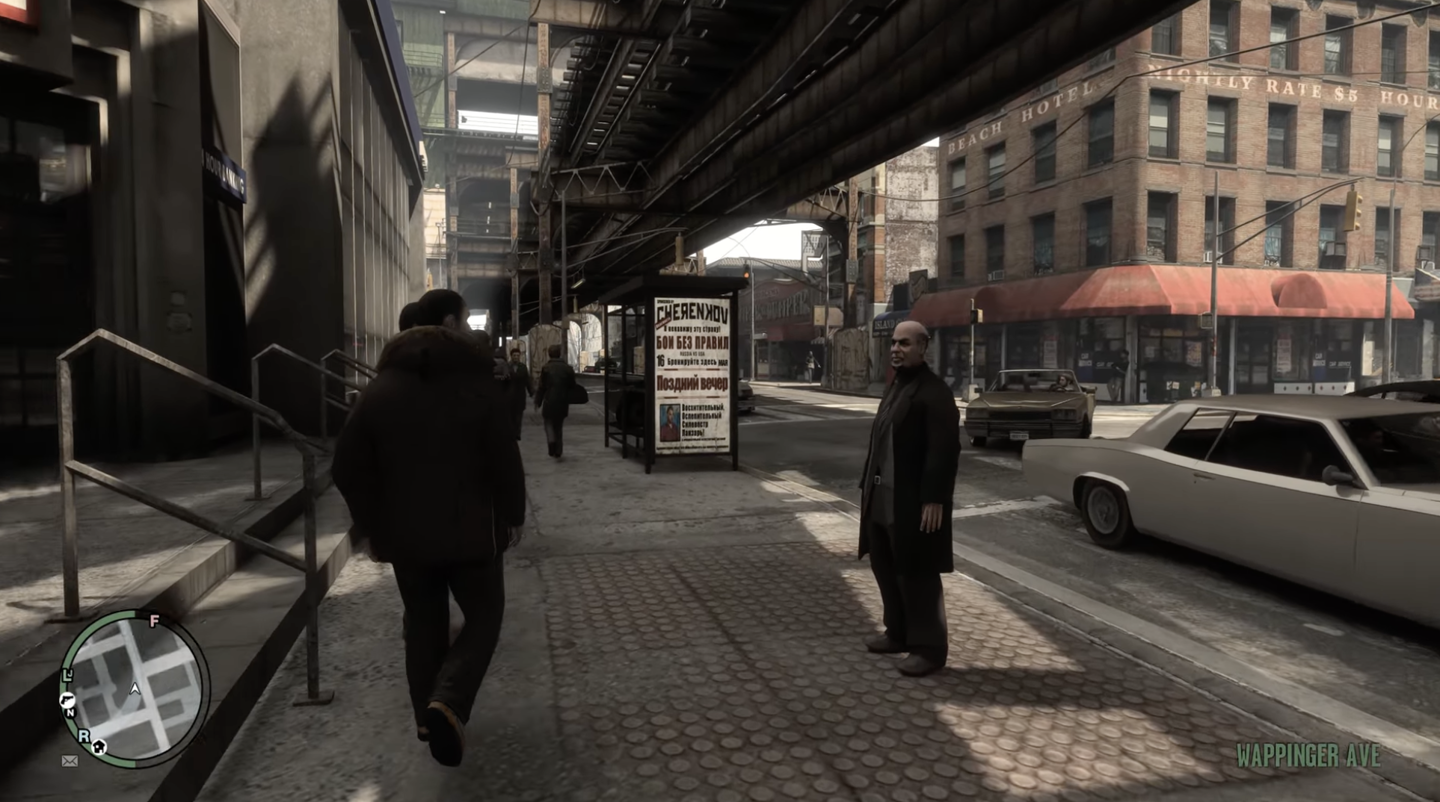This screenshot has width=1440, height=802.
Task: Click the circular radar minimap
Action: (135, 688)
